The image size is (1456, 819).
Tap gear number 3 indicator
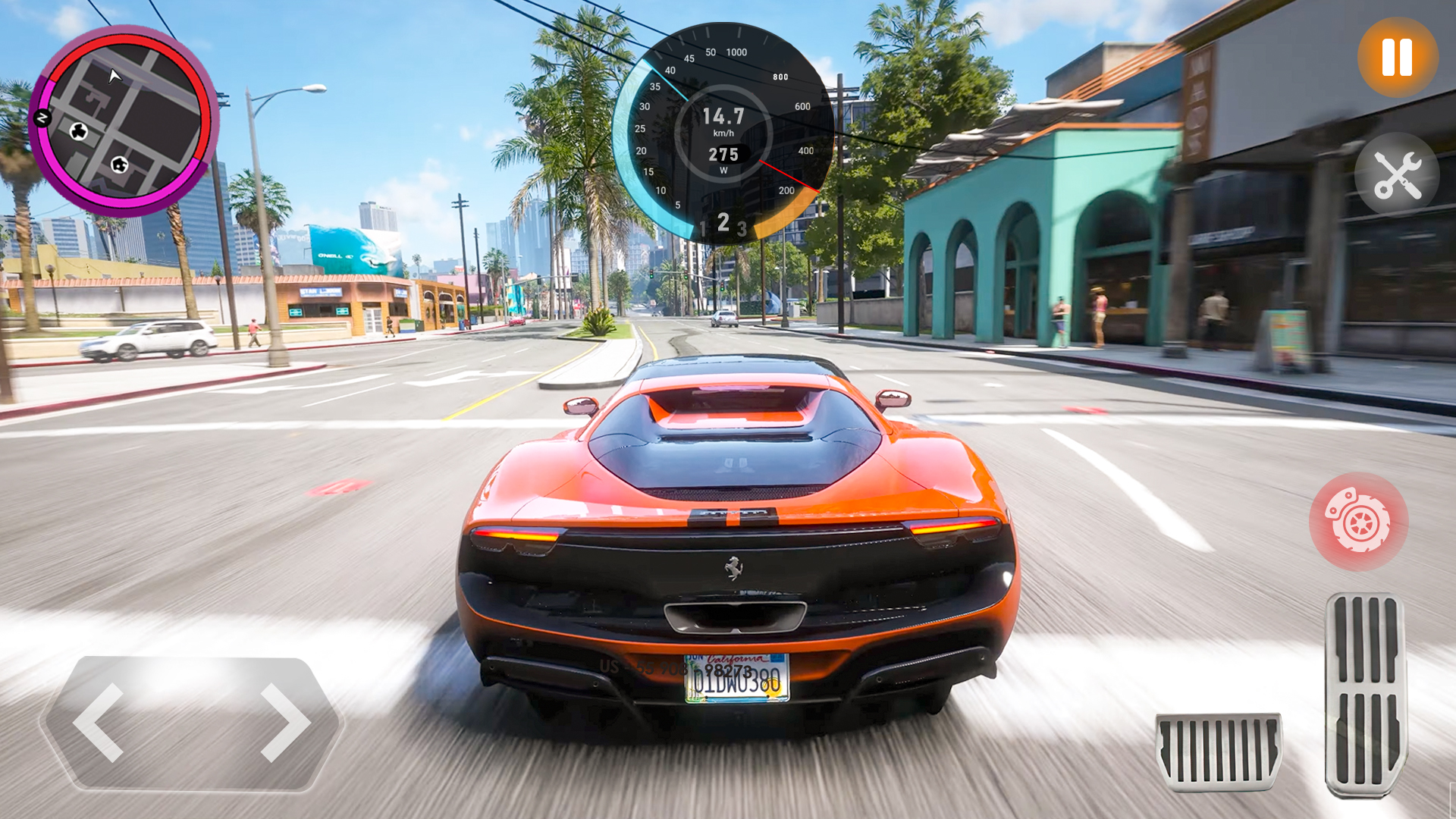pos(742,230)
